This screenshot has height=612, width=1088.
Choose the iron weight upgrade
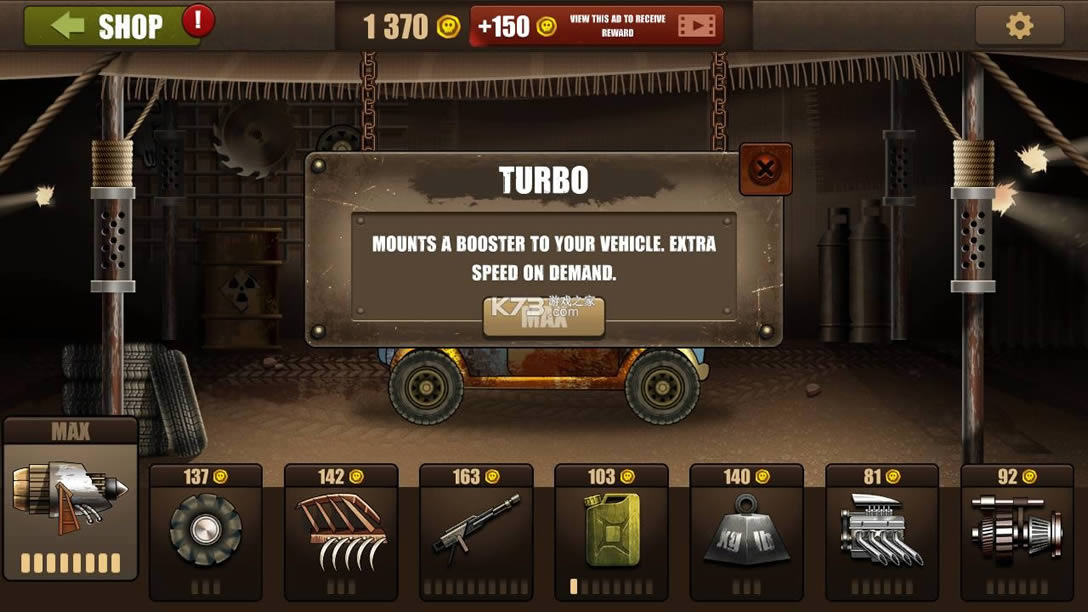point(746,530)
